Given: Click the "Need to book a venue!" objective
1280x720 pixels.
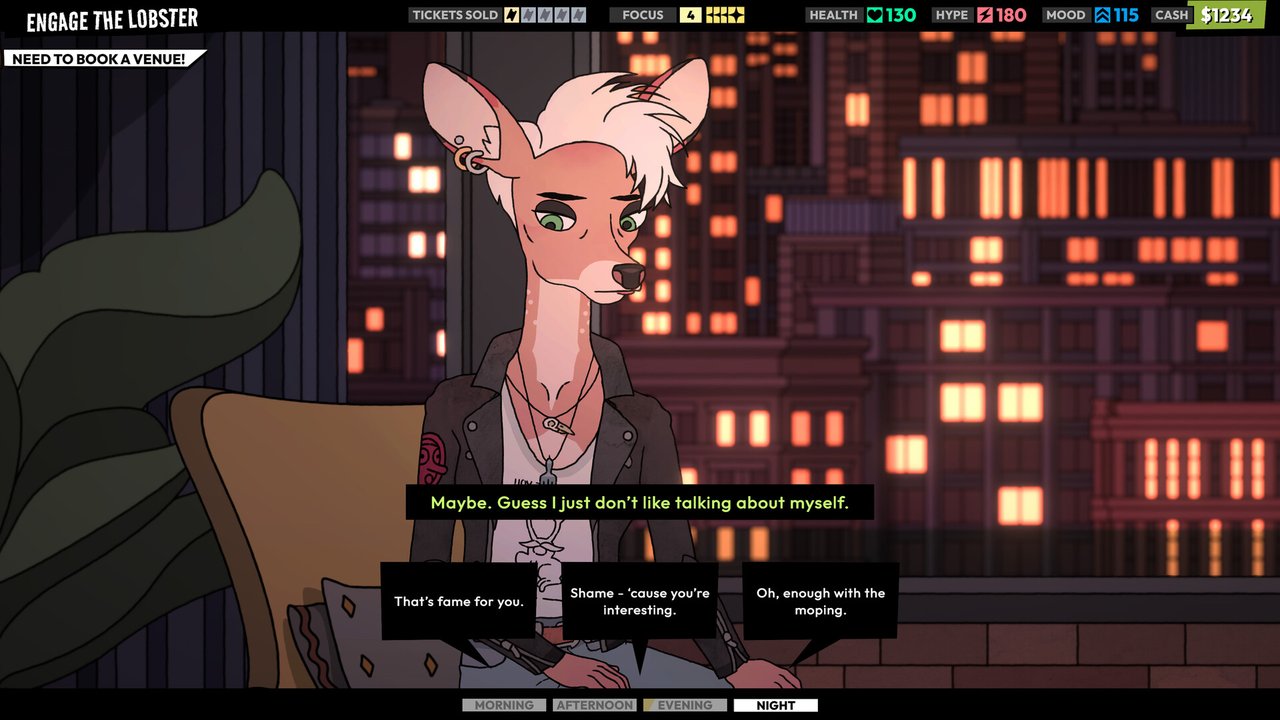Looking at the screenshot, I should pos(99,59).
